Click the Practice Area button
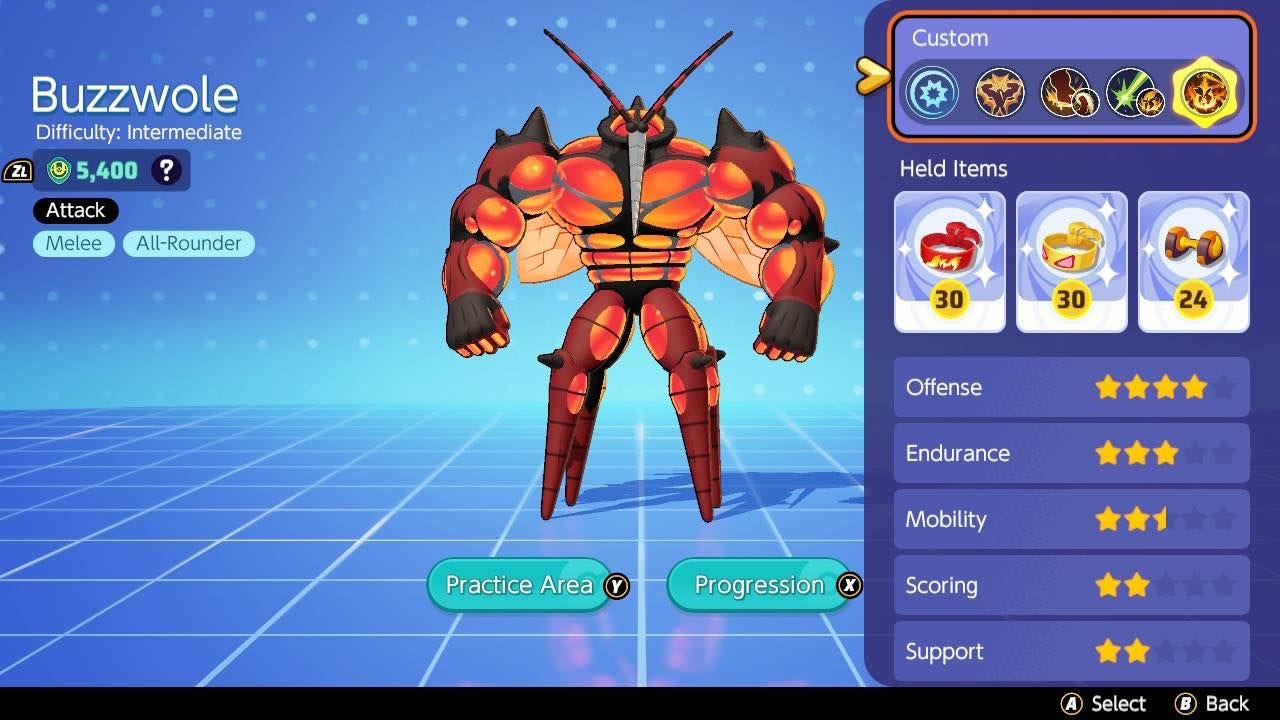Viewport: 1280px width, 720px height. point(518,585)
